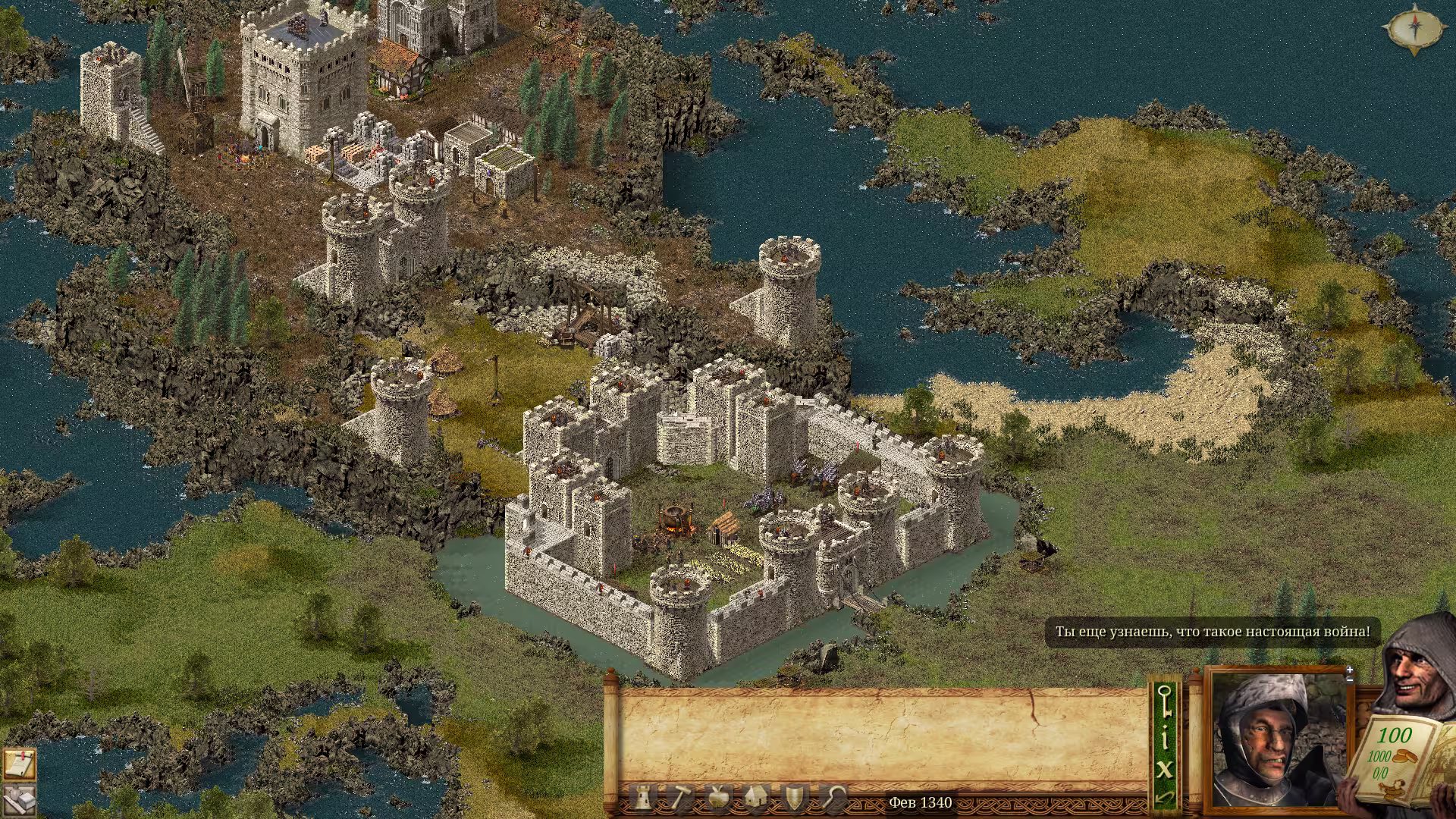
Task: Choose the weapons buildings shield tab
Action: [x=794, y=797]
